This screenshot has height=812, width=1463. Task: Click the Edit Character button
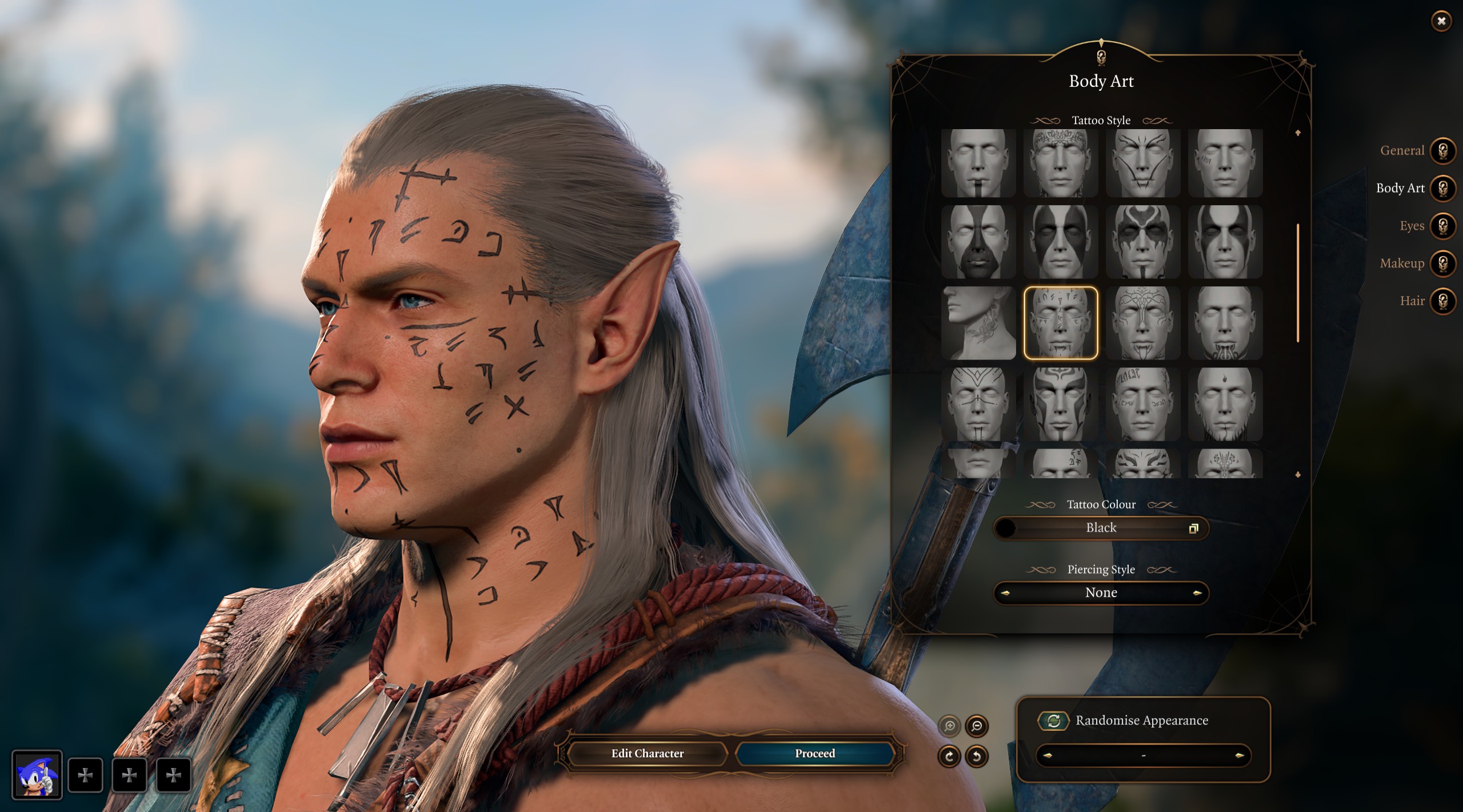[647, 753]
